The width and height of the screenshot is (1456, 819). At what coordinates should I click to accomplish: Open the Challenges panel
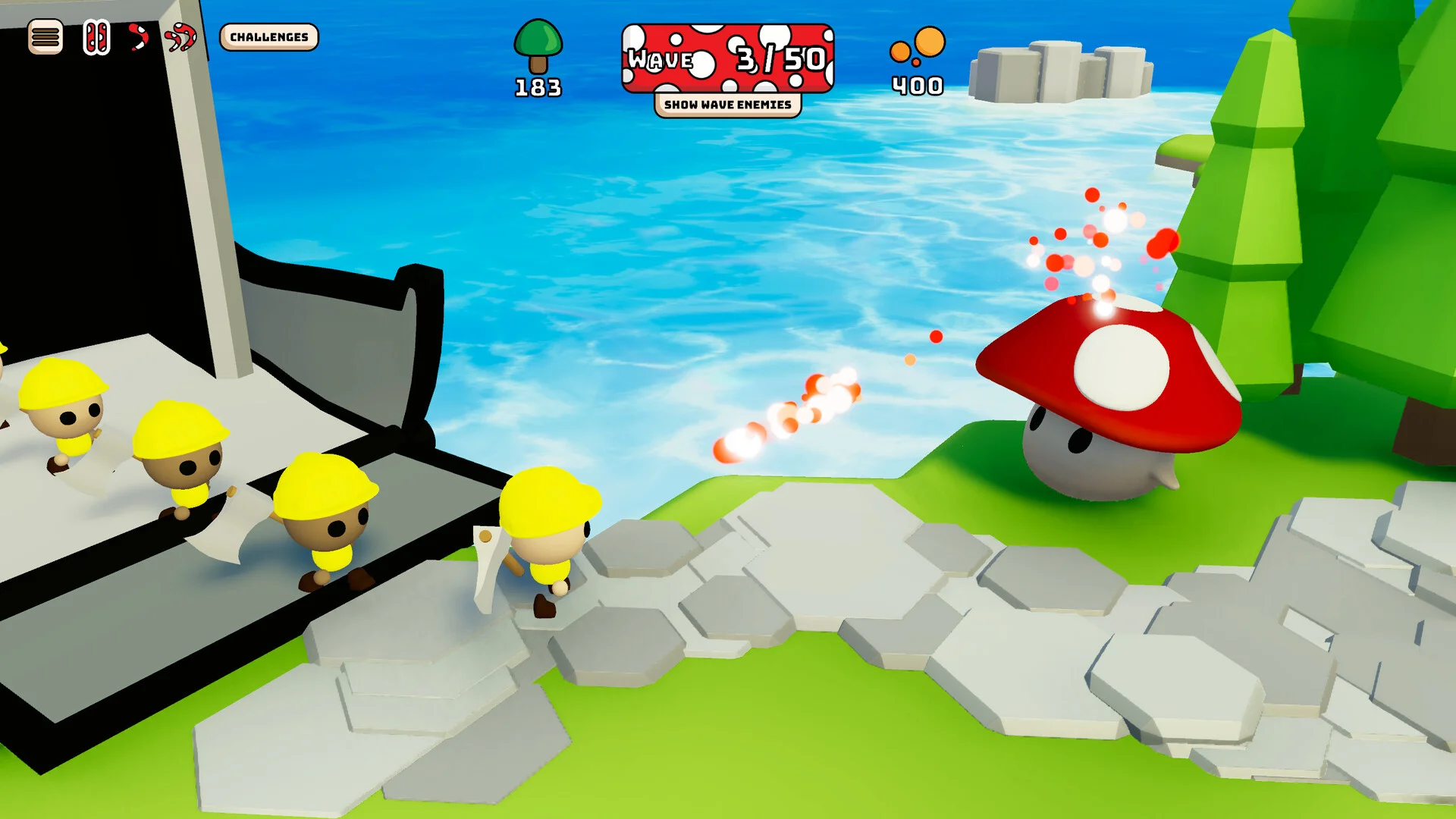click(269, 37)
